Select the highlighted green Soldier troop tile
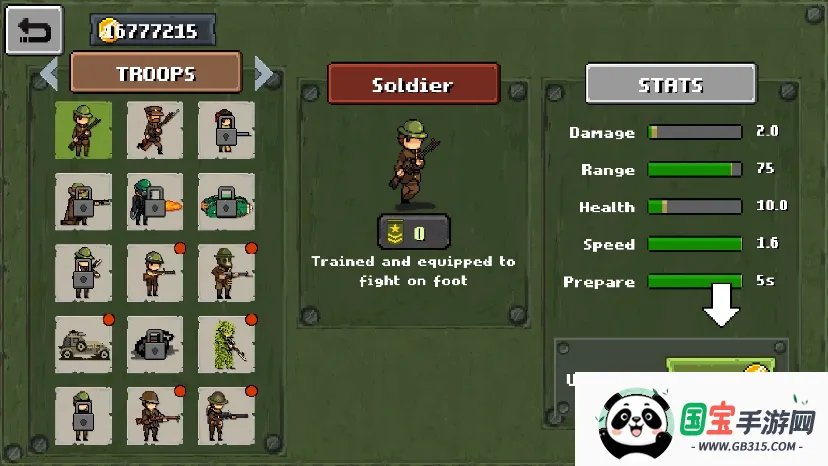Image resolution: width=828 pixels, height=466 pixels. 84,130
